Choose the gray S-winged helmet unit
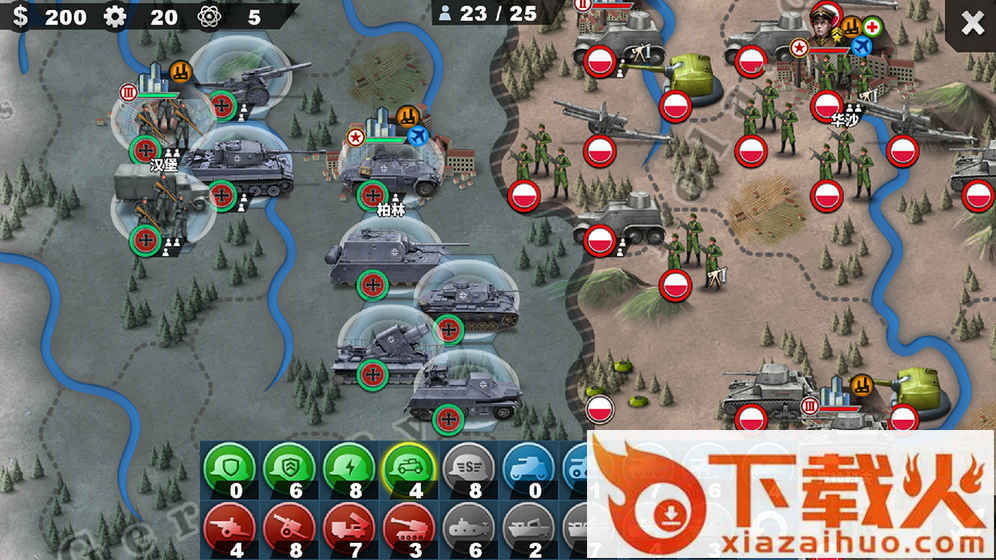This screenshot has height=560, width=996. click(x=469, y=465)
